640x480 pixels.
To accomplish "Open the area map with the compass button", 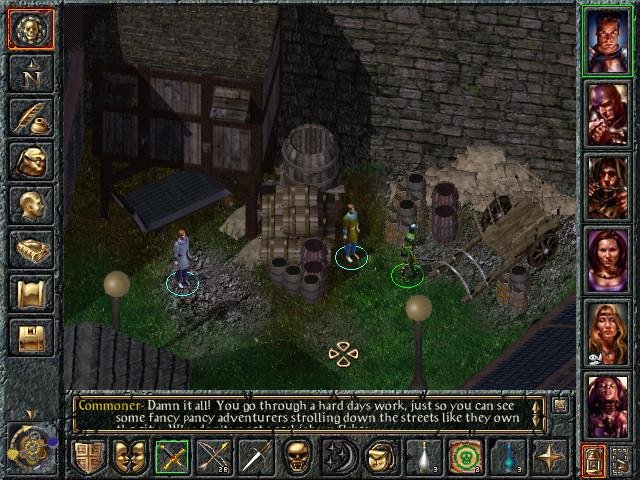I will [x=30, y=73].
